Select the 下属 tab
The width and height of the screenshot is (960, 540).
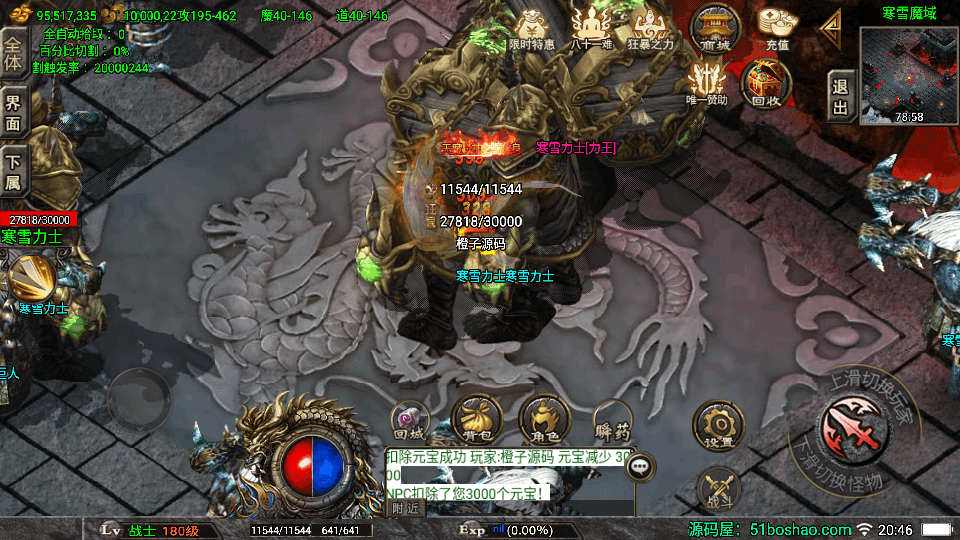point(14,170)
